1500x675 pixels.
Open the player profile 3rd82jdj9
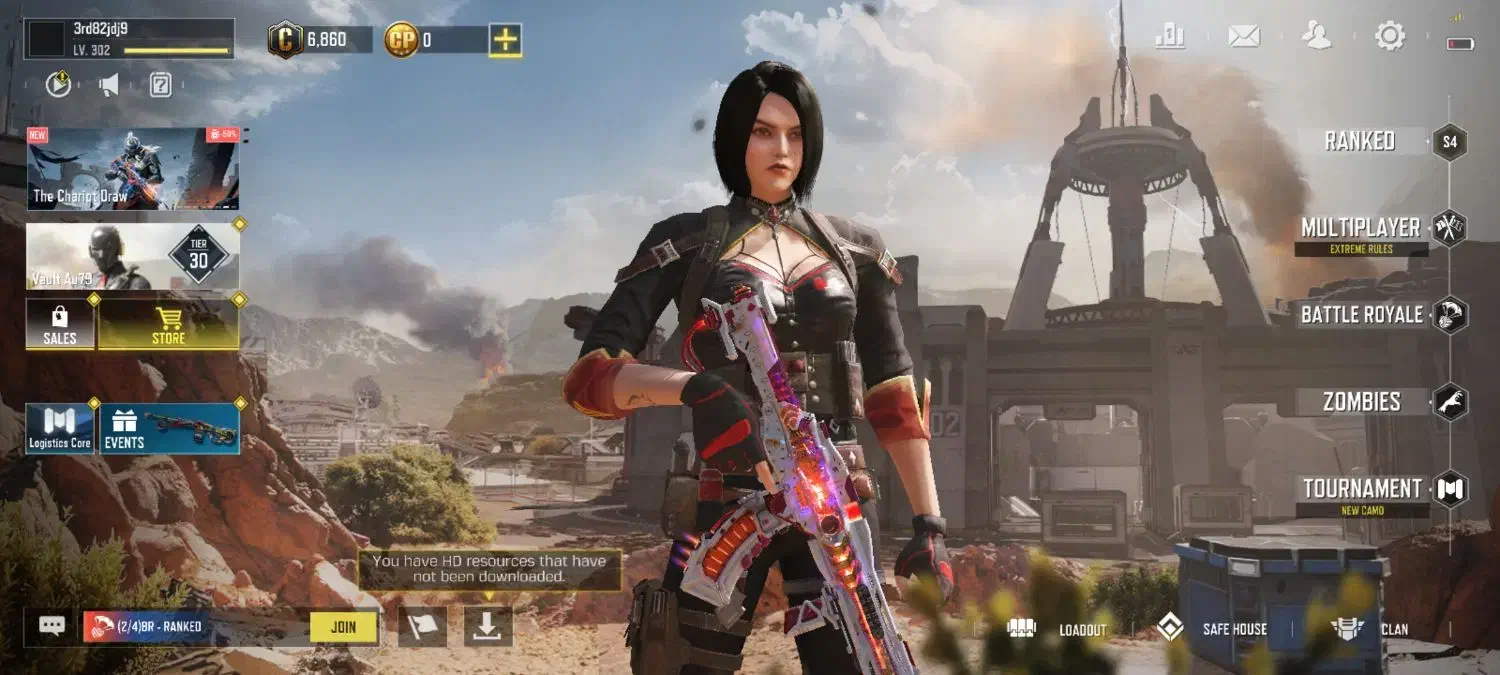130,39
